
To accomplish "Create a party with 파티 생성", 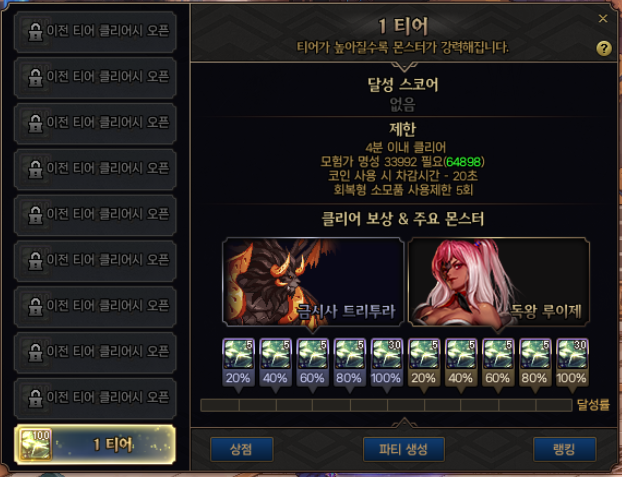I will pyautogui.click(x=402, y=449).
